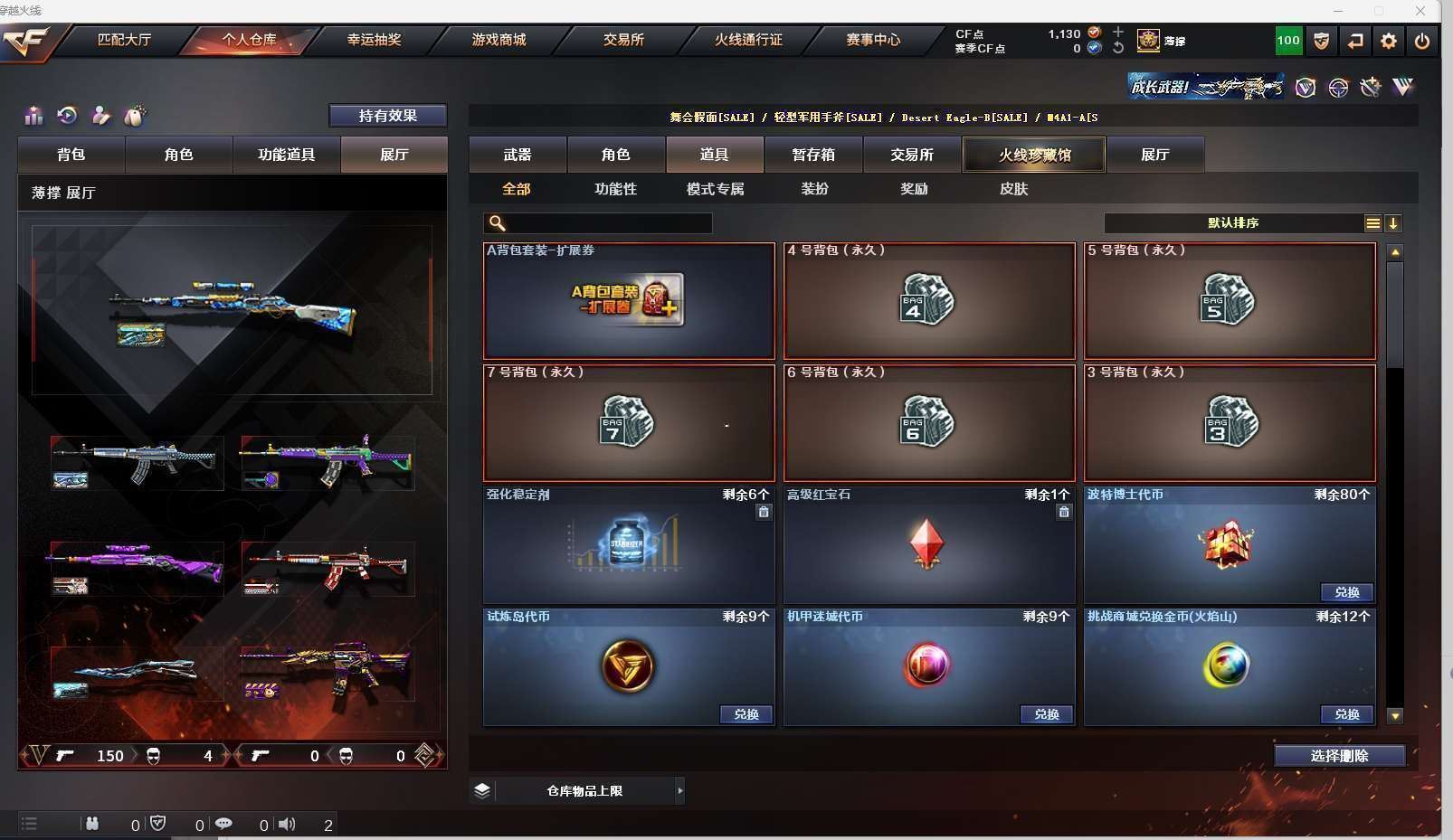1453x840 pixels.
Task: Open the 持有效果 owned effects panel
Action: (x=387, y=116)
